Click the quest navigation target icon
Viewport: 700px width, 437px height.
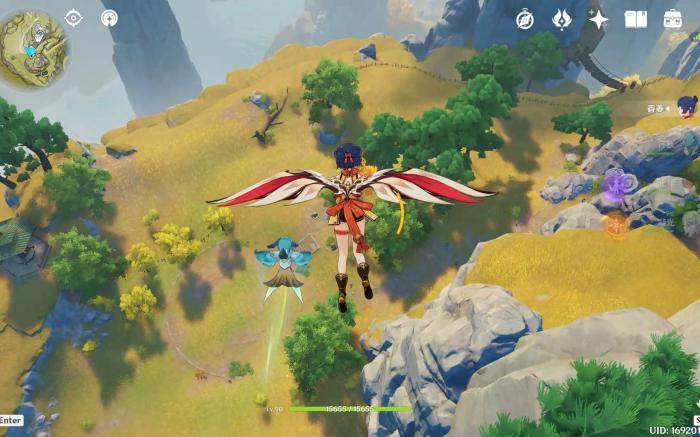[x=73, y=18]
